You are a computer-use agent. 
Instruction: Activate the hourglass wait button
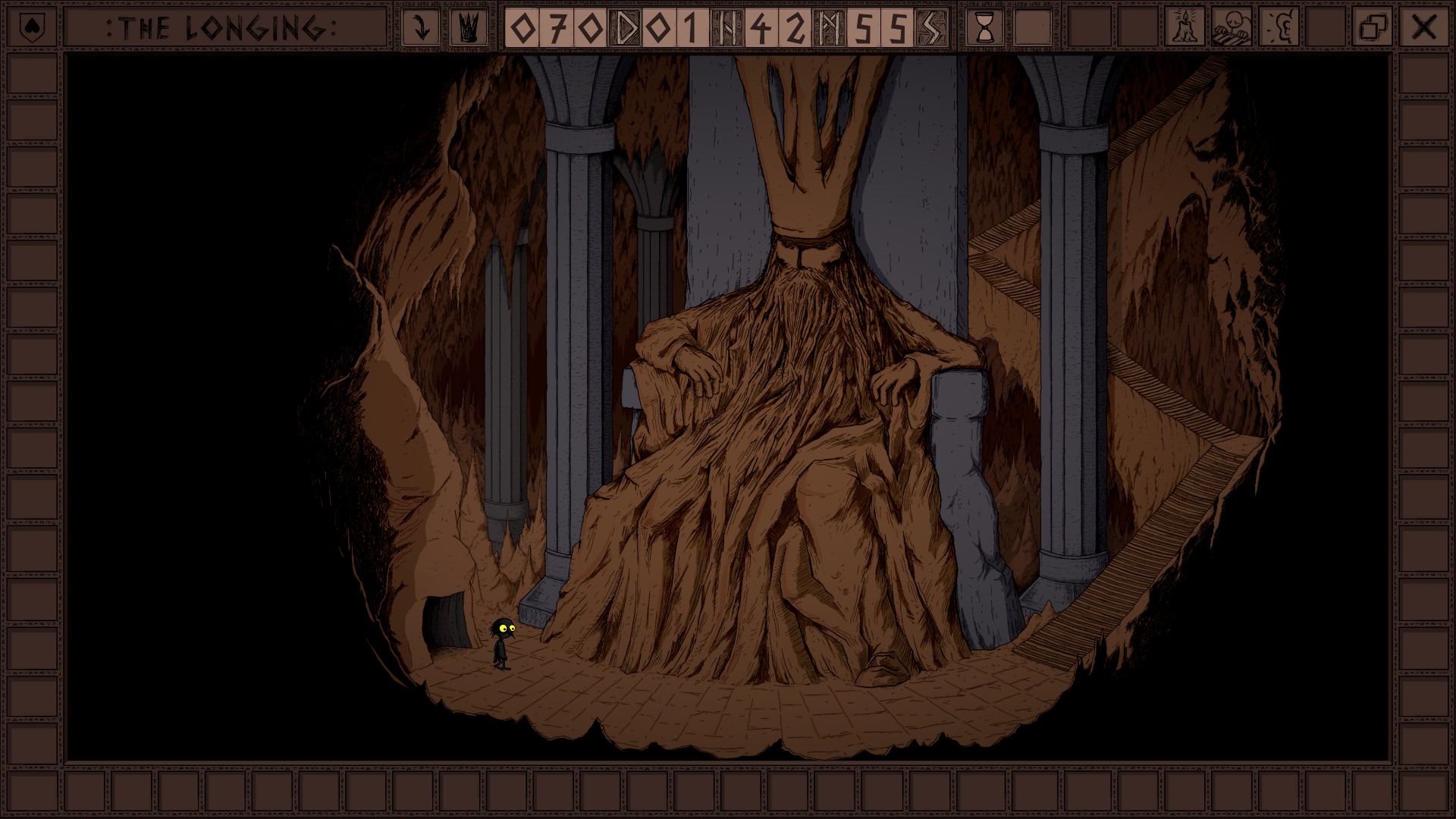pyautogui.click(x=985, y=28)
